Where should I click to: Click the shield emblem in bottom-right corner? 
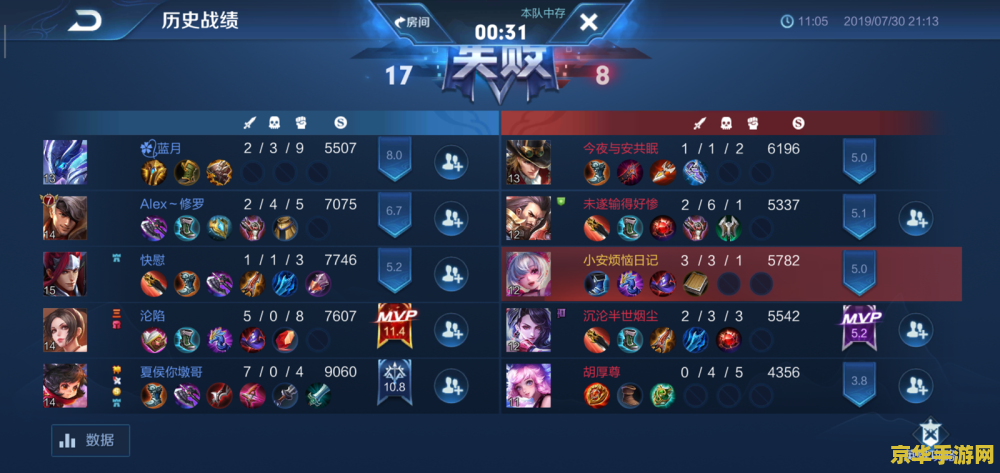(930, 433)
